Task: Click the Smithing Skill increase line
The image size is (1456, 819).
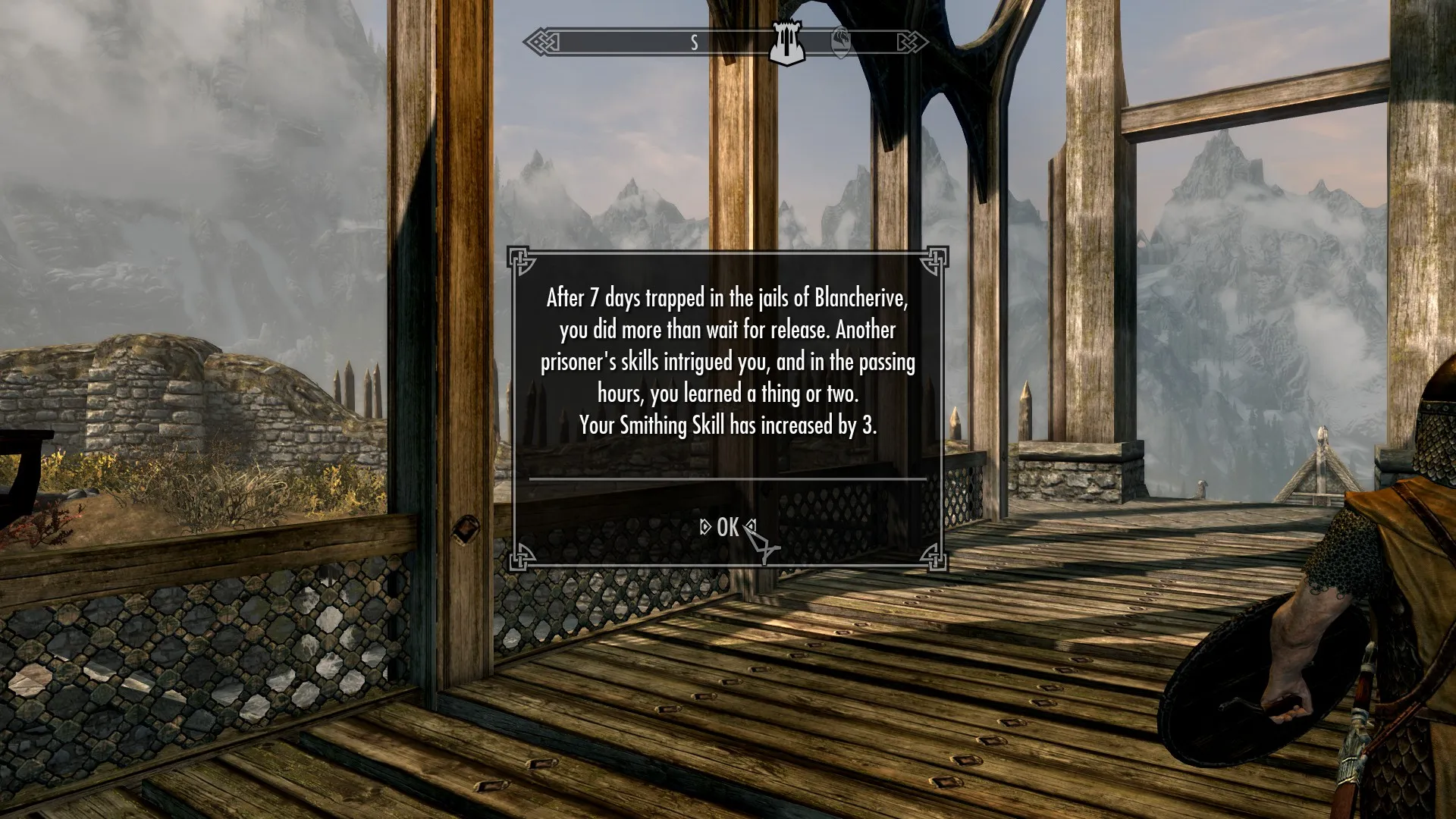Action: [728, 425]
